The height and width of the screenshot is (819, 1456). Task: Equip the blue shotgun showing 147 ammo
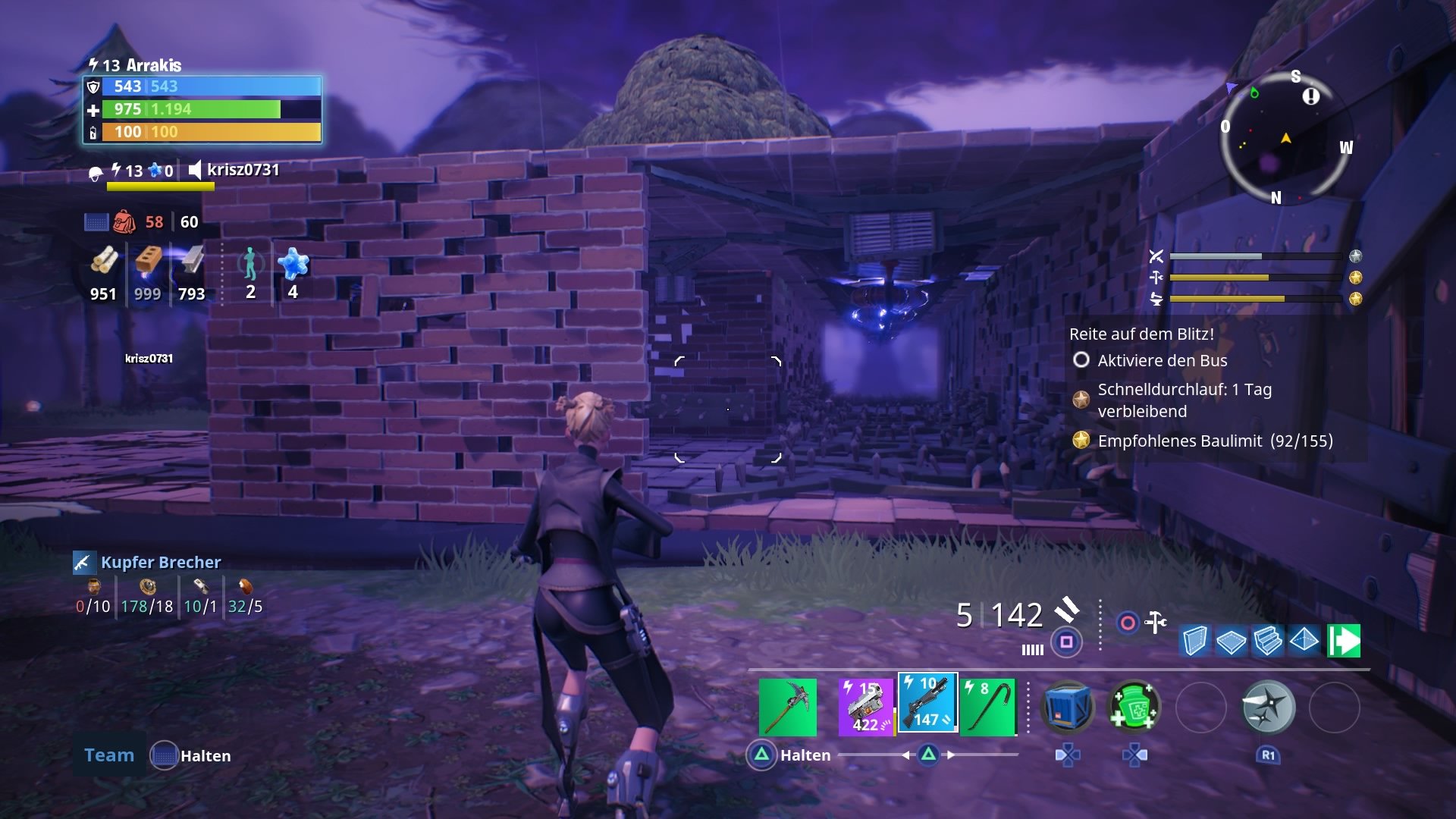(x=928, y=703)
